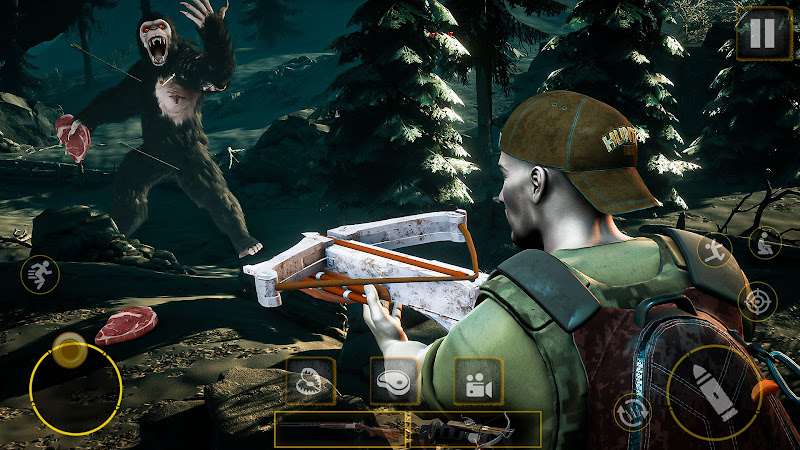Select the crossbow weapon slot
800x450 pixels.
click(x=475, y=429)
